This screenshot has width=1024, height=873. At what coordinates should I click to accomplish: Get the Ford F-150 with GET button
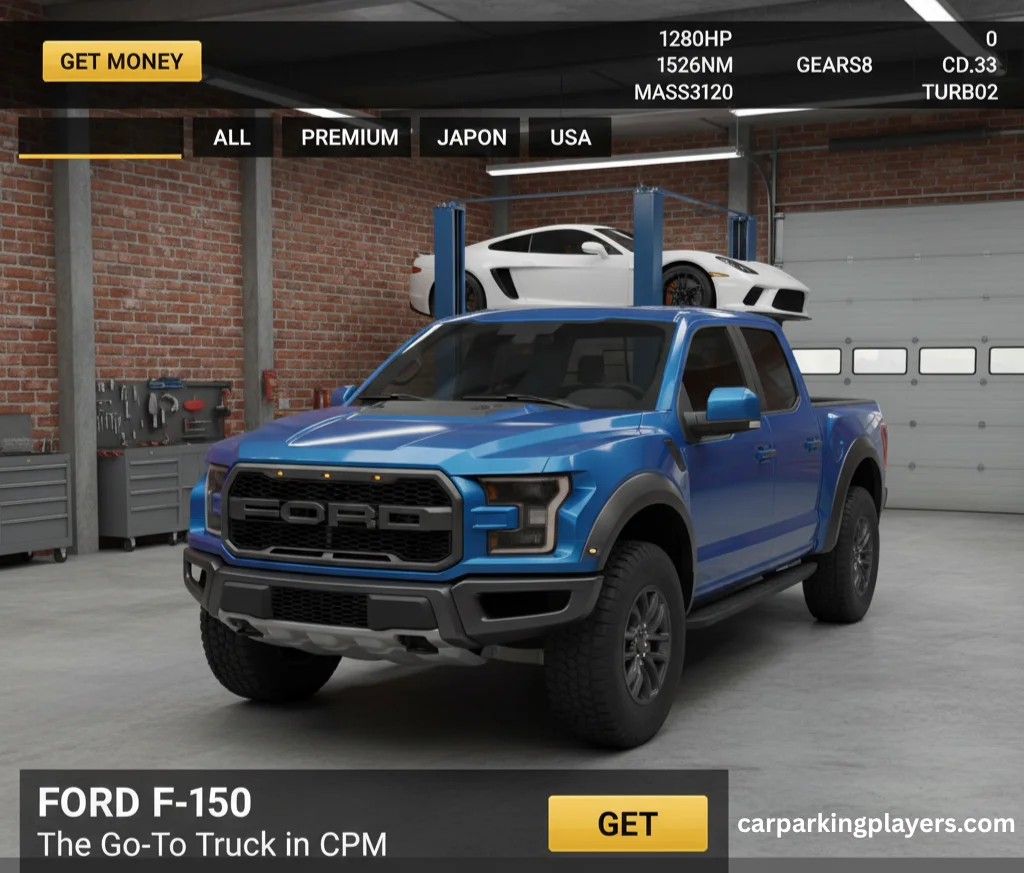coord(627,823)
